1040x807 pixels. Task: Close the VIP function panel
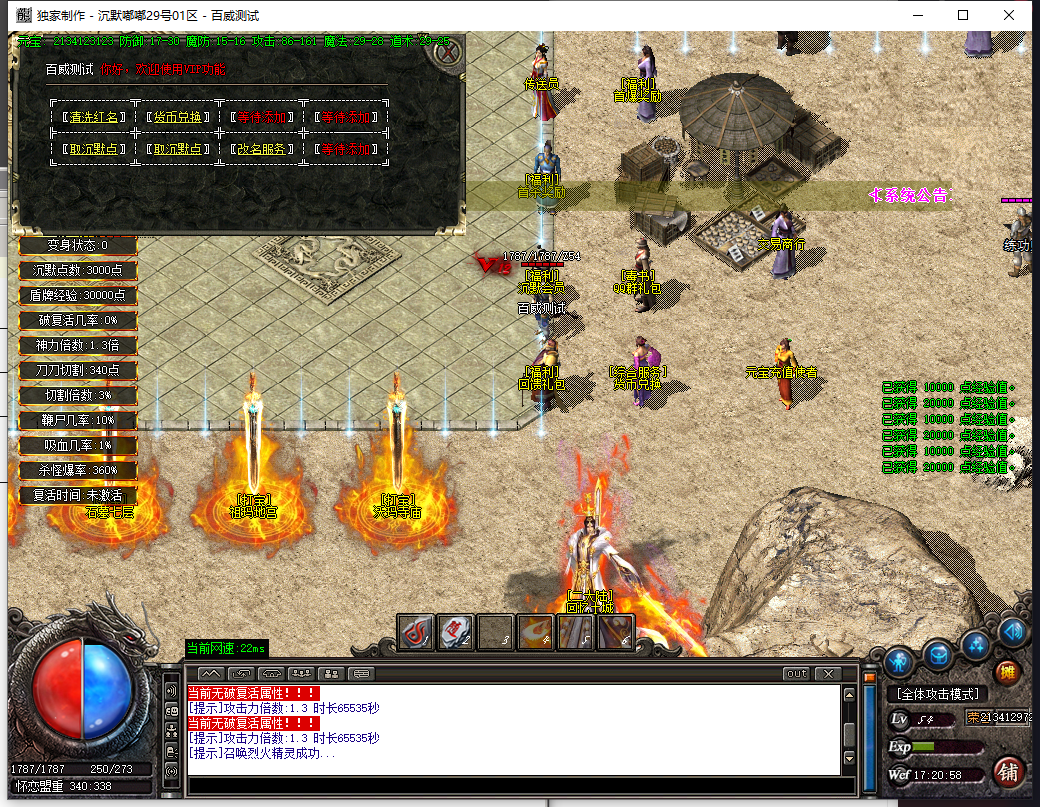click(x=450, y=49)
